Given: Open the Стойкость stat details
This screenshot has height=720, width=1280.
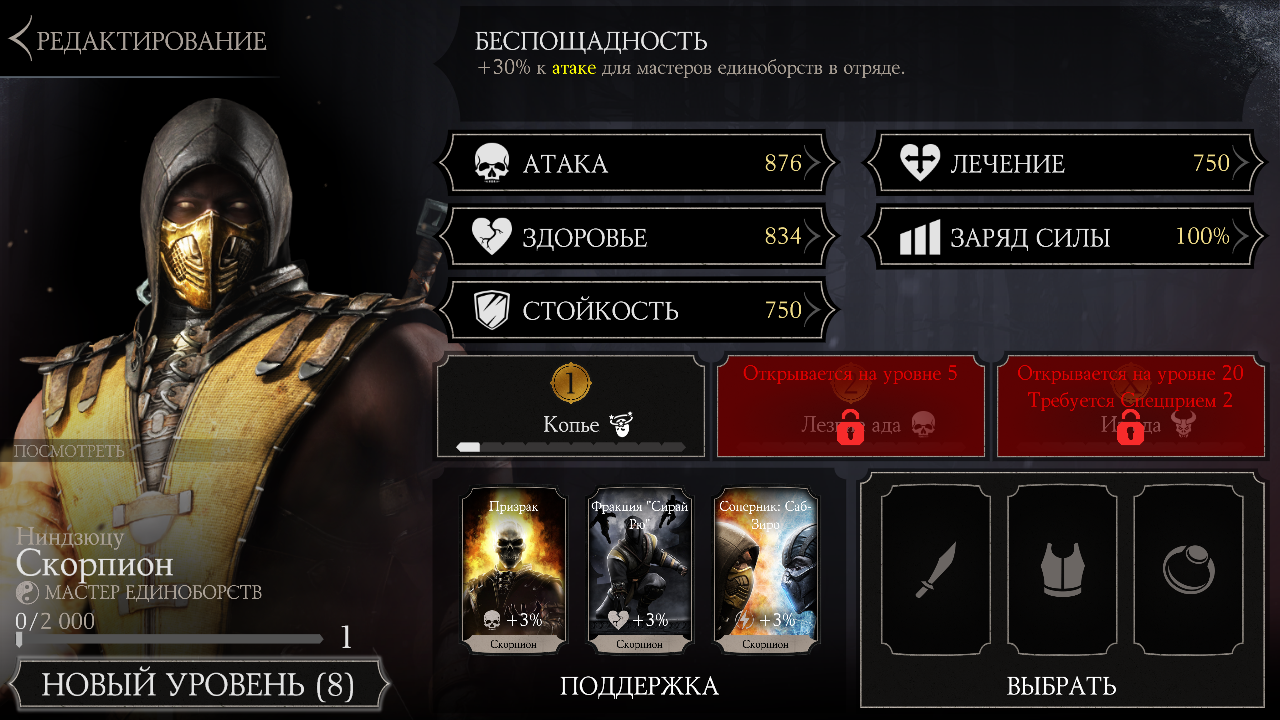Looking at the screenshot, I should pos(637,311).
